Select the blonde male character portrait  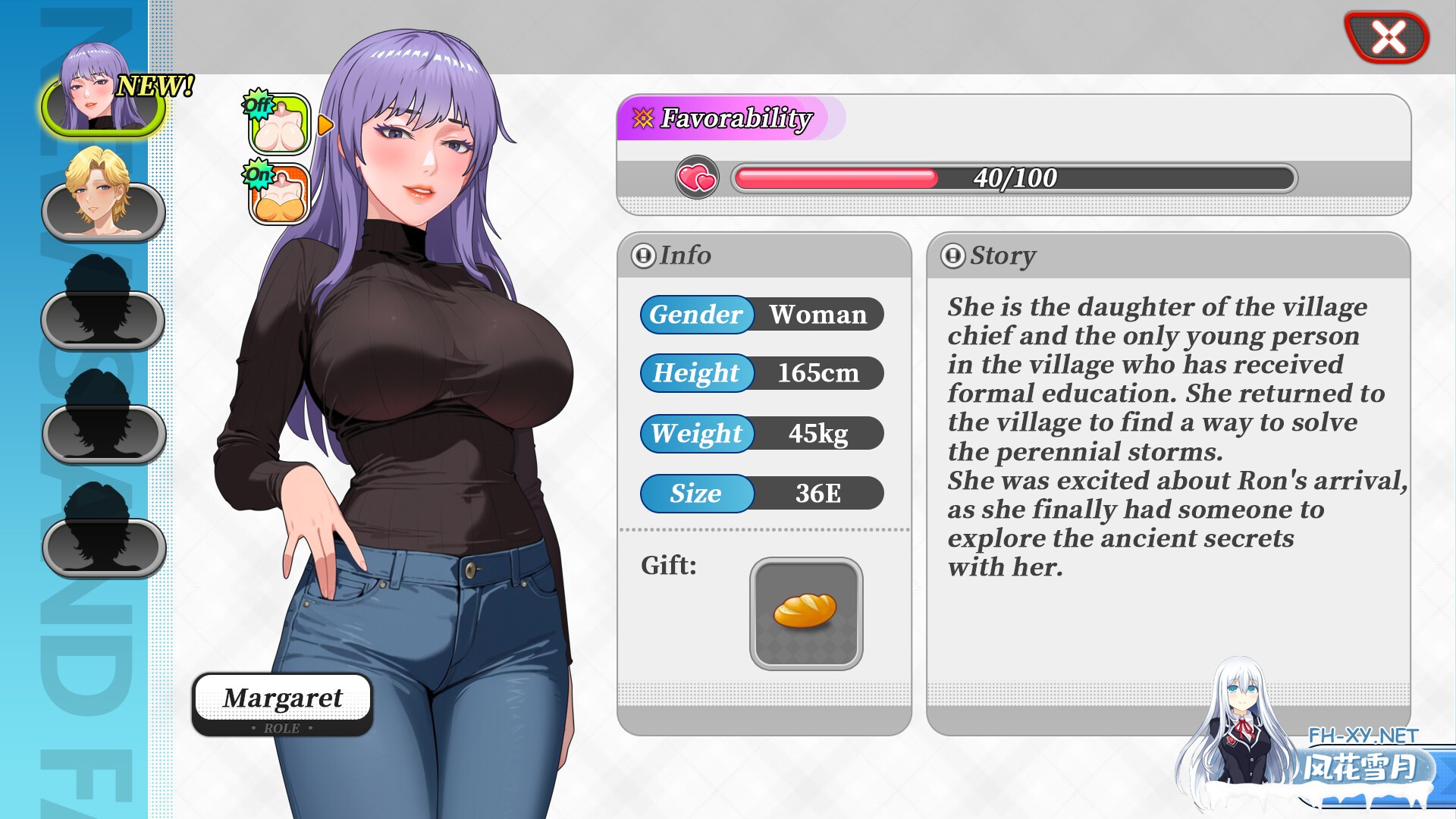click(x=102, y=212)
